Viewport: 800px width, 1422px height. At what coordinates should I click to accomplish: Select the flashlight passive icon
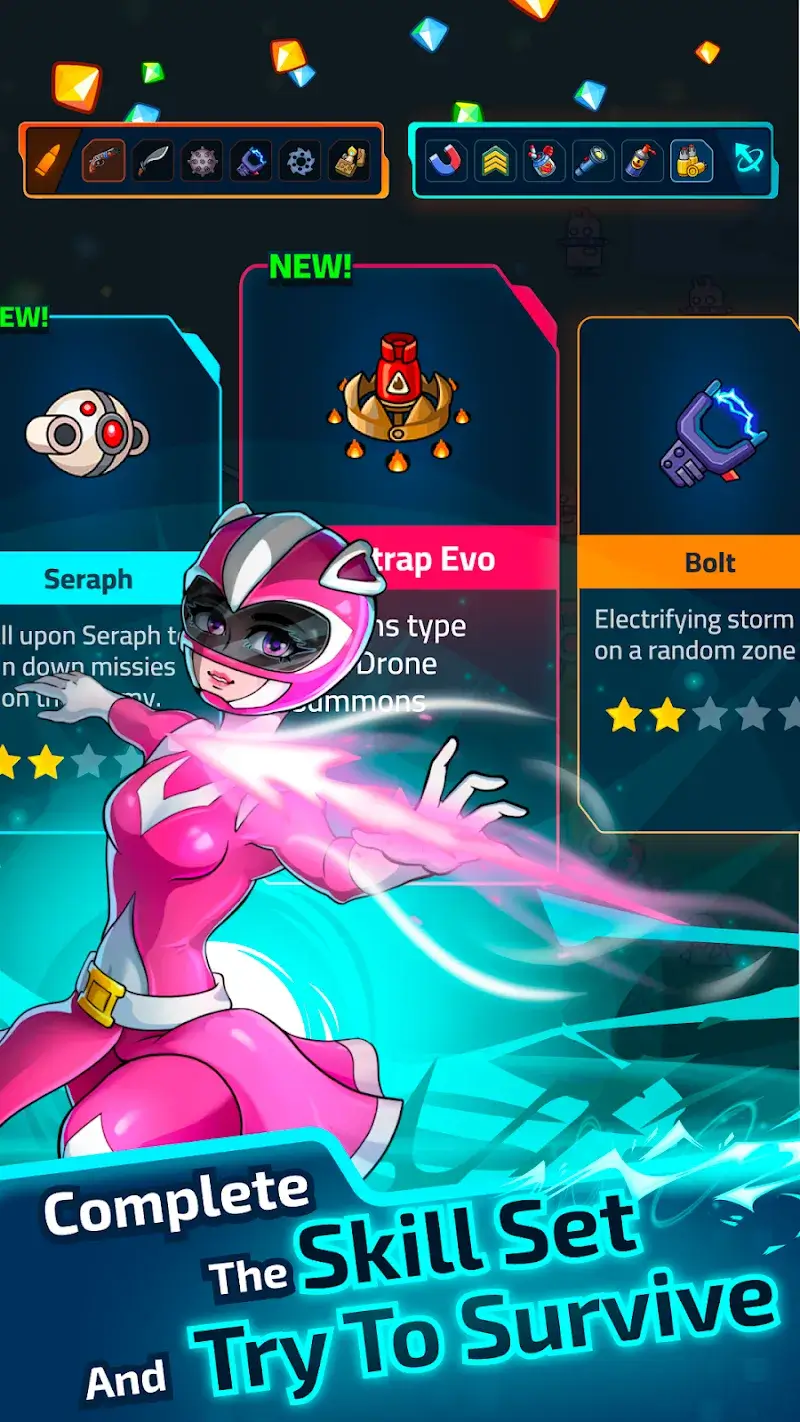tap(593, 160)
